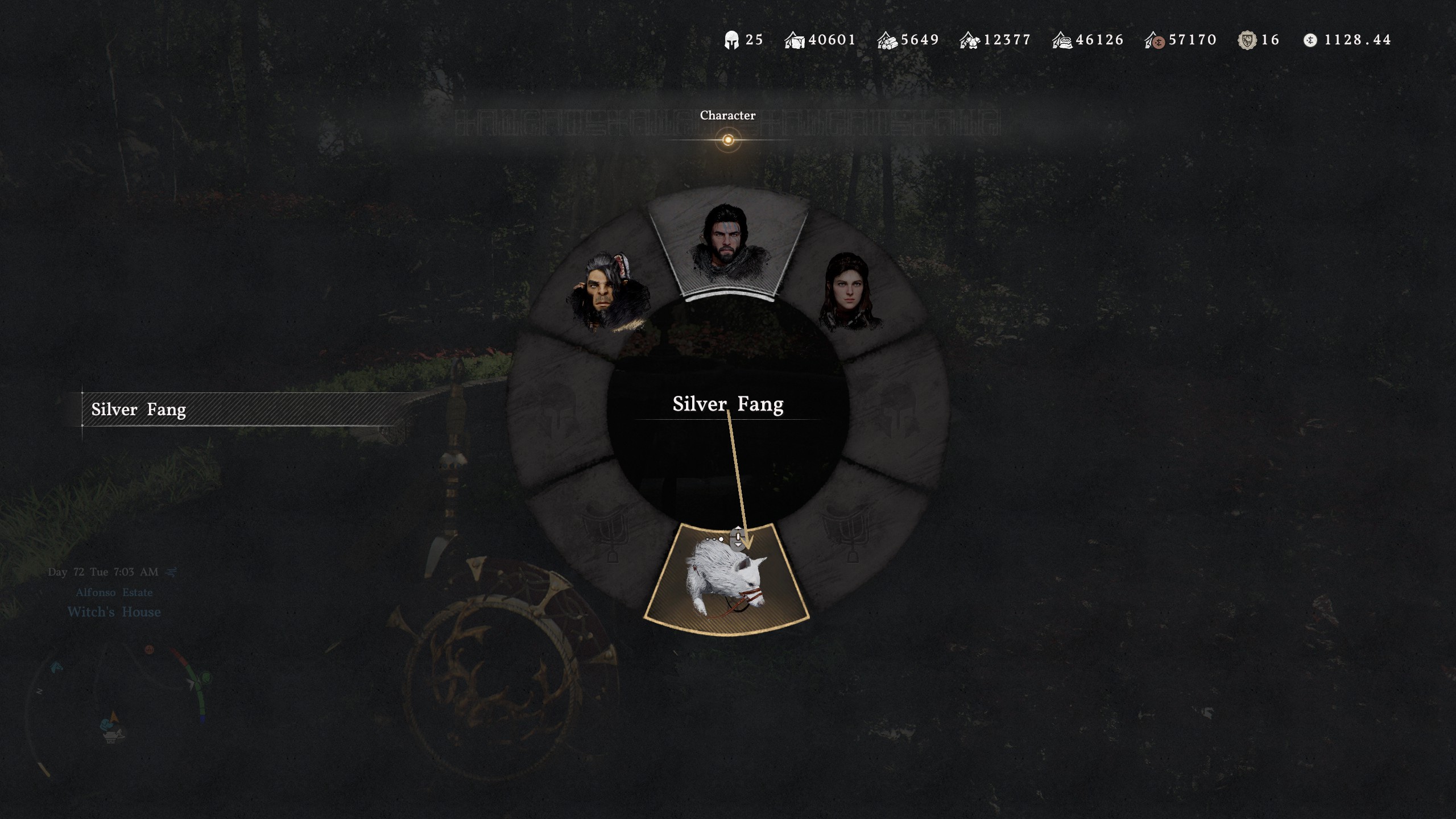This screenshot has height=819, width=1456.
Task: Select the Character tab at the top
Action: 728,115
